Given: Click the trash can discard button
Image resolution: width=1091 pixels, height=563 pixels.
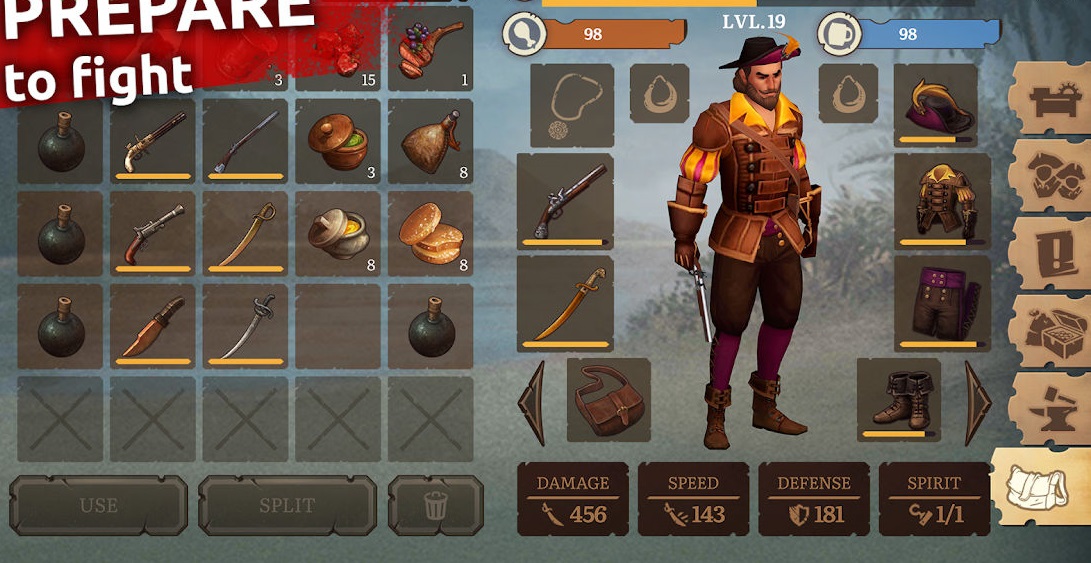Looking at the screenshot, I should 435,505.
